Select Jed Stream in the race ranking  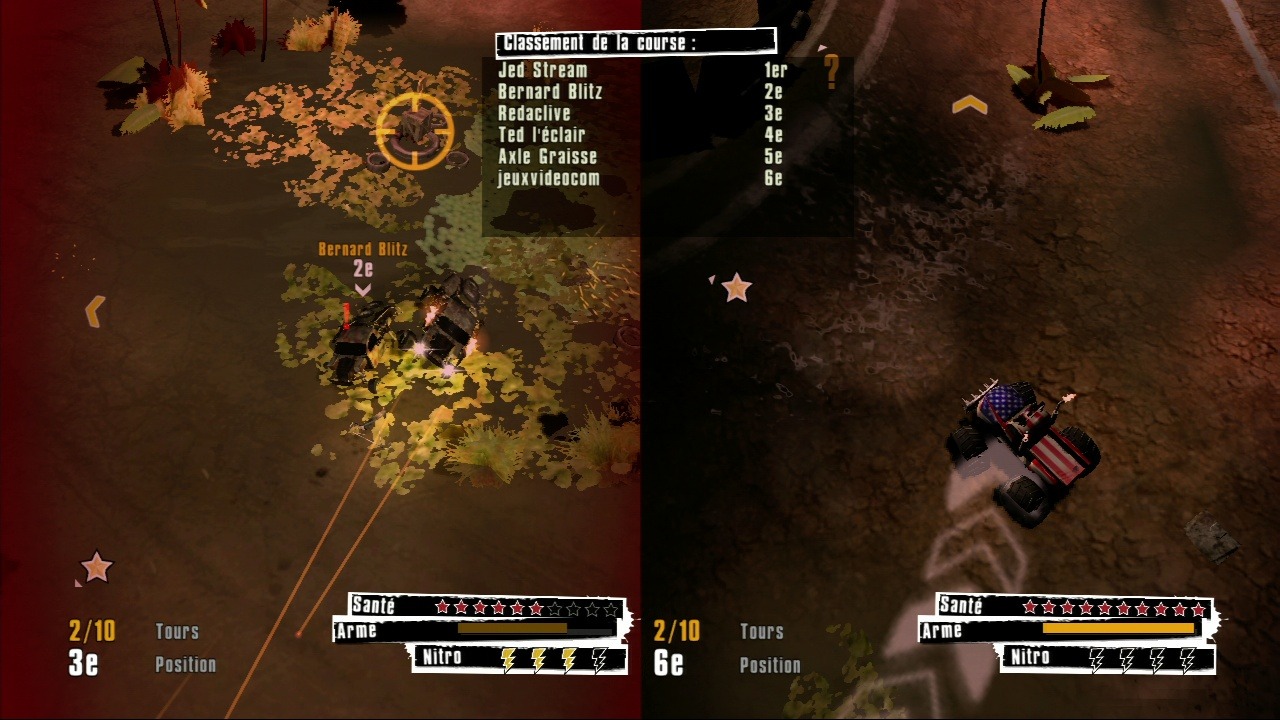click(x=543, y=71)
